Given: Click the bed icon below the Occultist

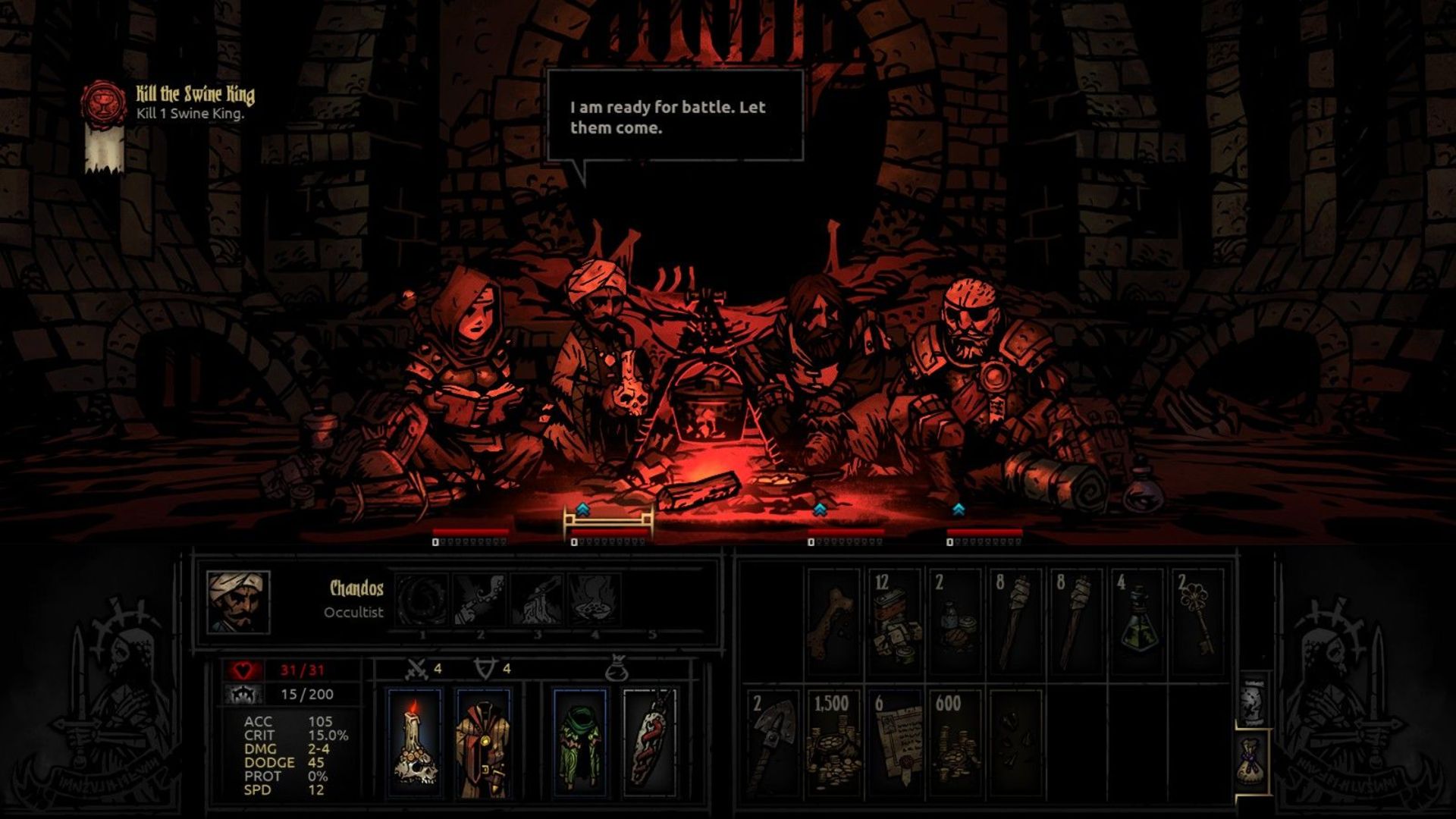Looking at the screenshot, I should (x=607, y=520).
